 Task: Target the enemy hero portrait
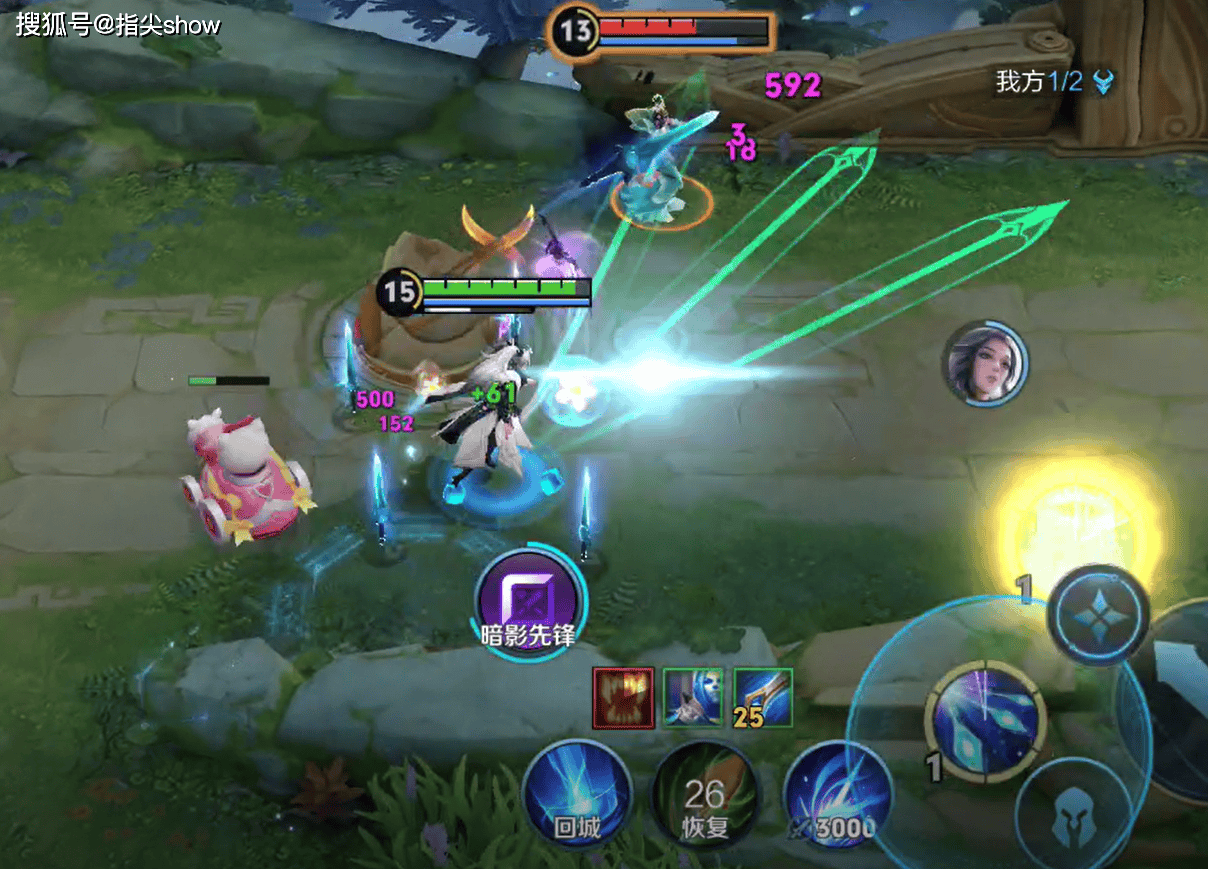click(x=985, y=364)
